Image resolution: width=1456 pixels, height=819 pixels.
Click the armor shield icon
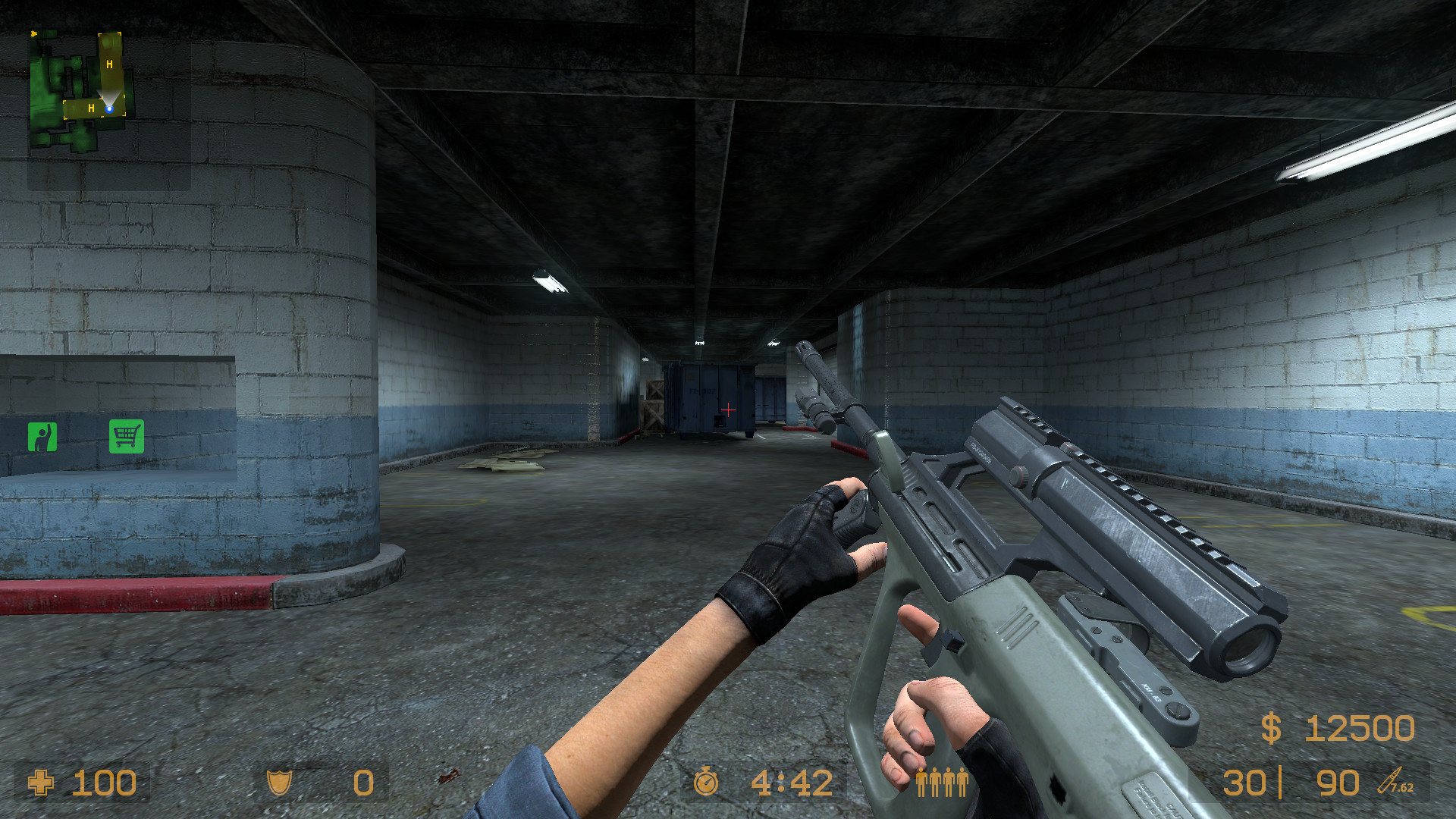pos(279,783)
